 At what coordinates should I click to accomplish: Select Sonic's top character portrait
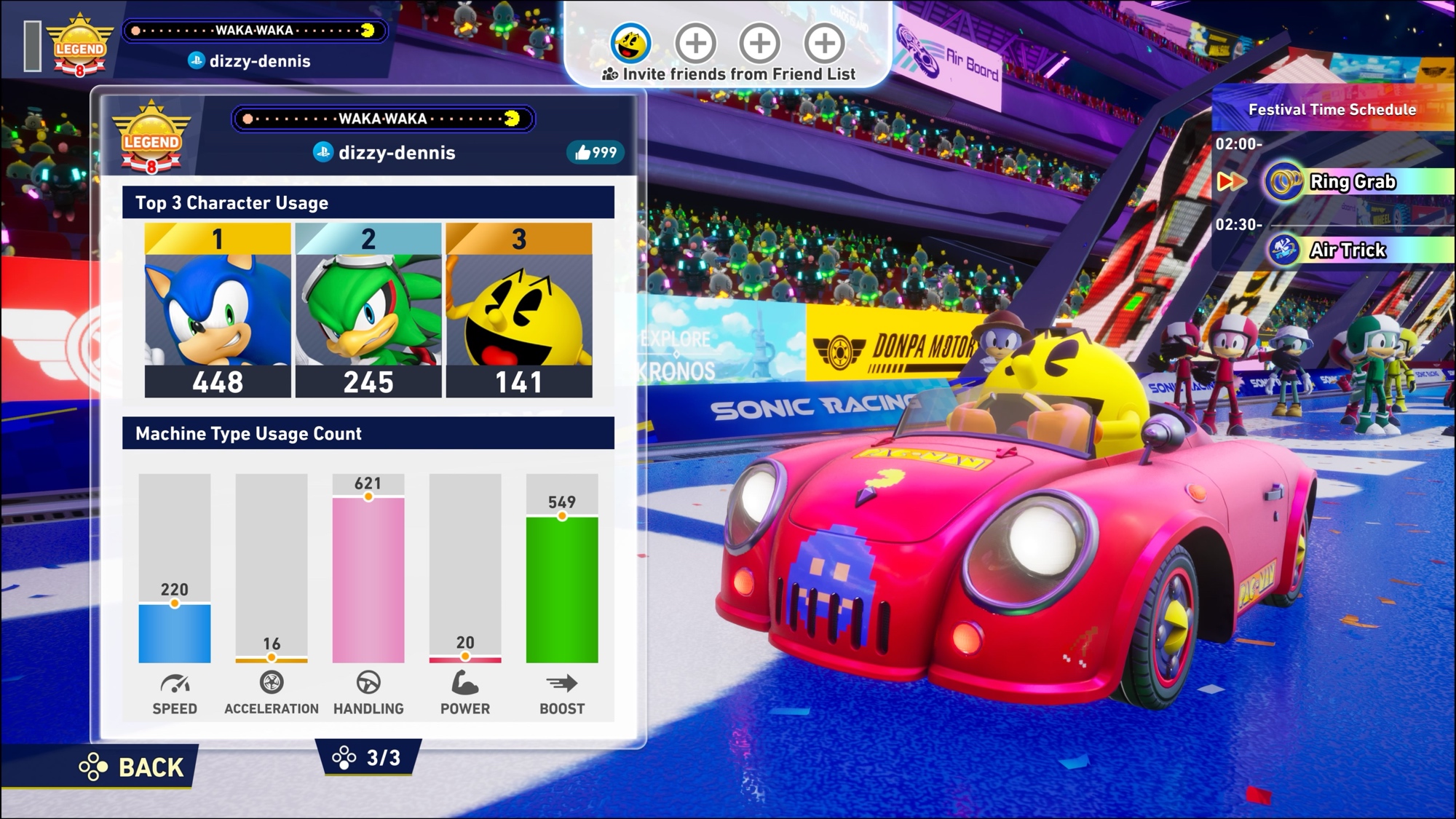coord(218,309)
